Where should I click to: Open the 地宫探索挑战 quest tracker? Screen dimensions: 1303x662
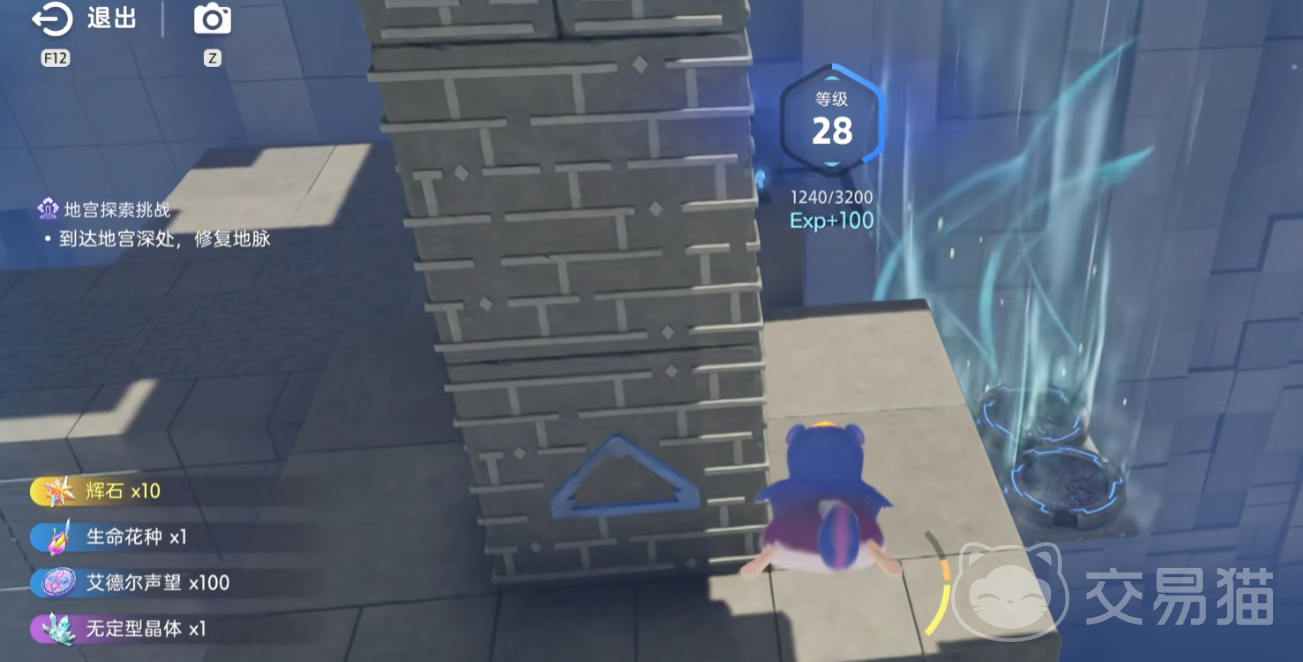click(116, 210)
